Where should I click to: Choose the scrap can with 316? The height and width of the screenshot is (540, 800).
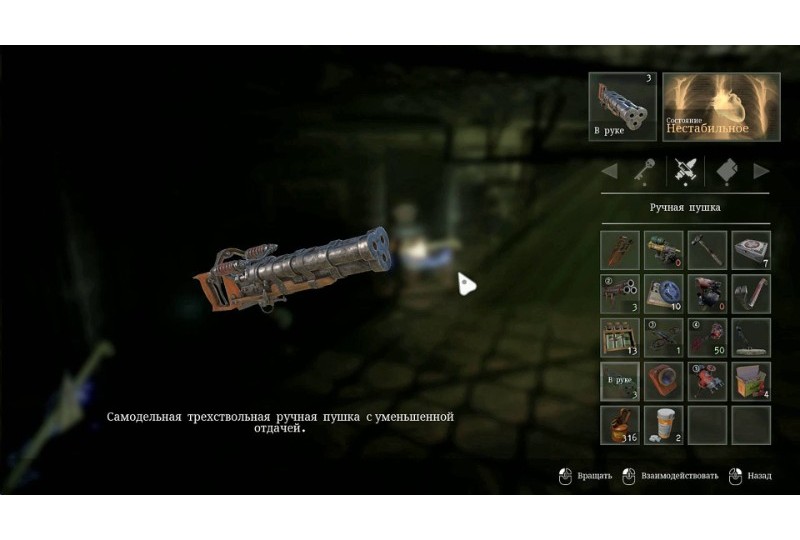point(620,425)
